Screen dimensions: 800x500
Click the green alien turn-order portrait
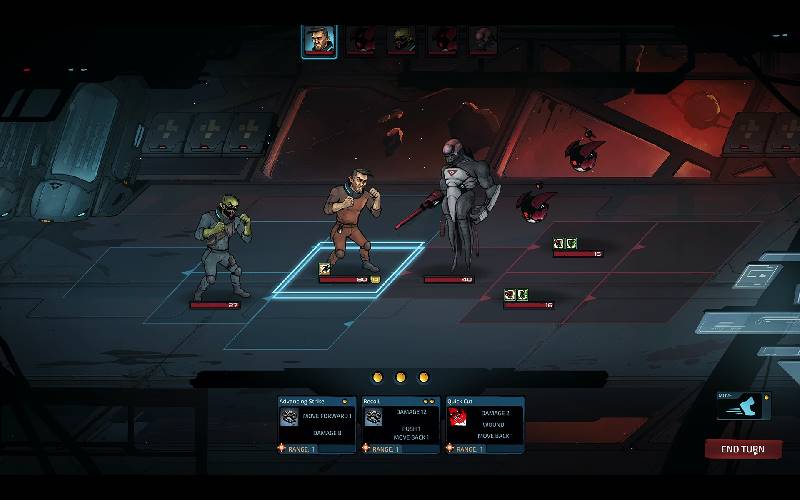(401, 41)
